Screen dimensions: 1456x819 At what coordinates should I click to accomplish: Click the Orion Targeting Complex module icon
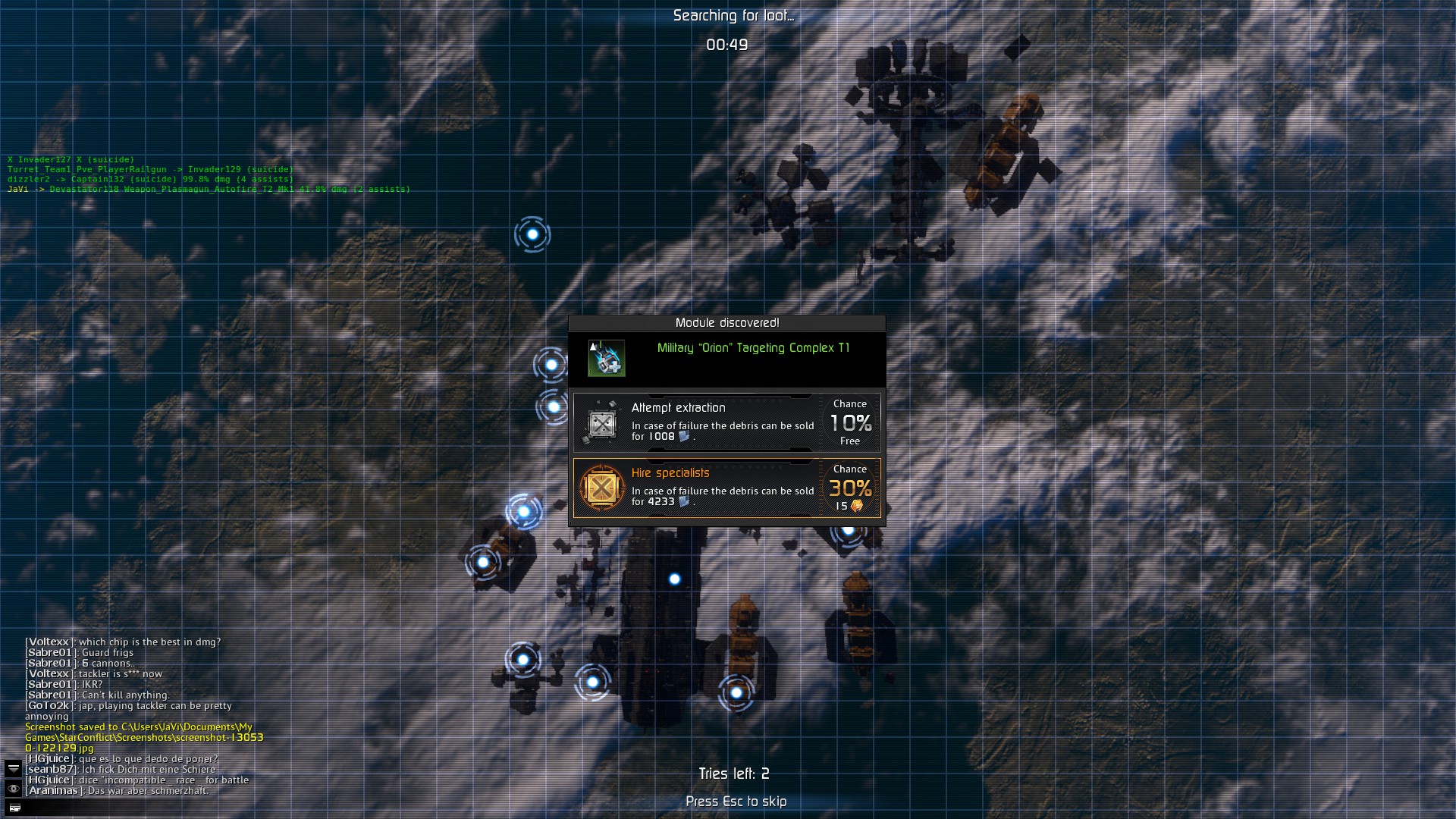coord(607,358)
